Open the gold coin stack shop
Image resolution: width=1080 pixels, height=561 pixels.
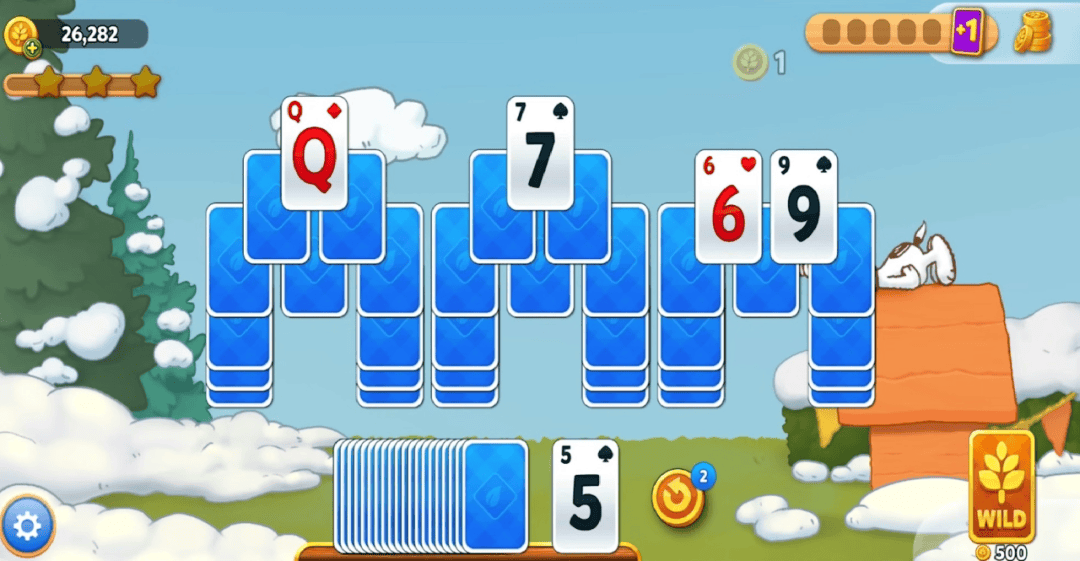point(1034,33)
